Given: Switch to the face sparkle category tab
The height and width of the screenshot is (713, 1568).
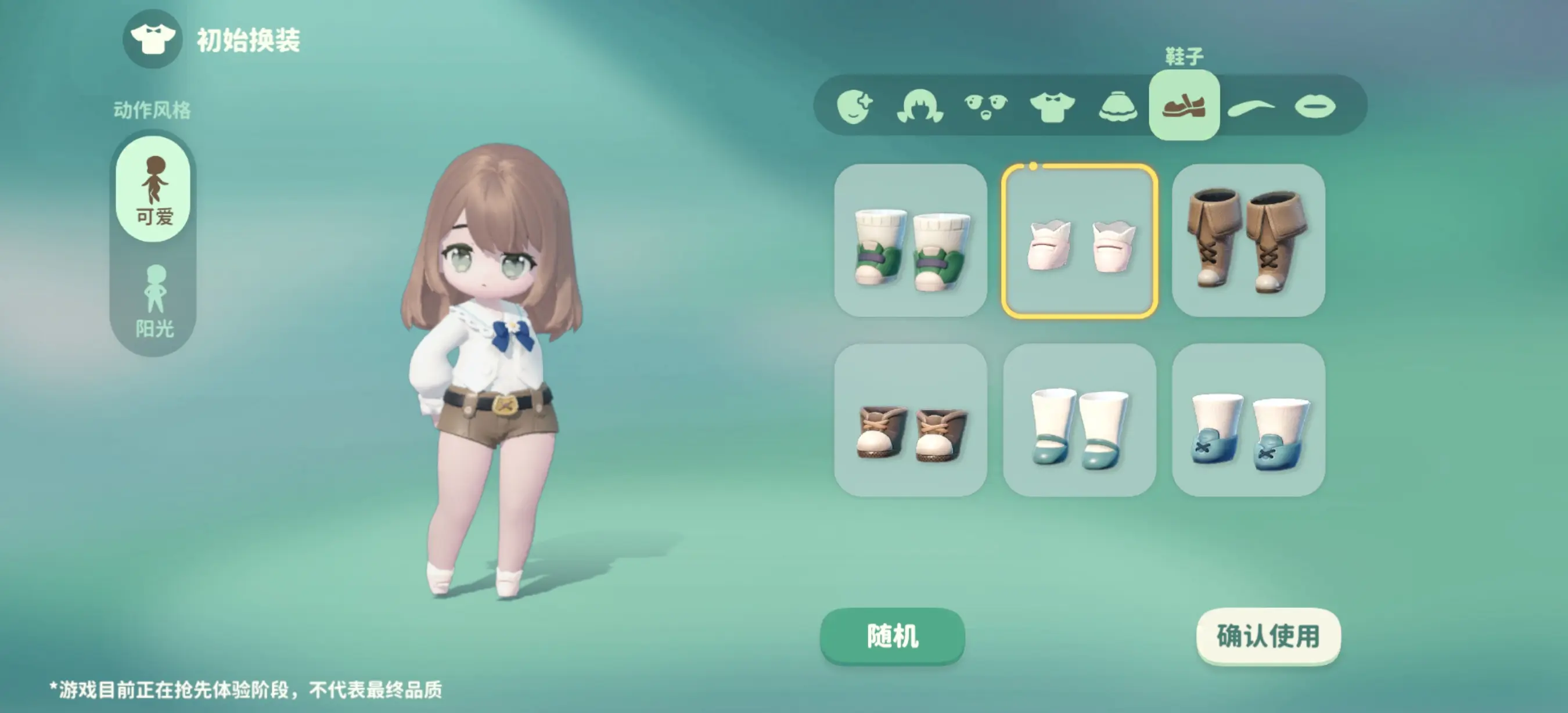Looking at the screenshot, I should click(854, 106).
